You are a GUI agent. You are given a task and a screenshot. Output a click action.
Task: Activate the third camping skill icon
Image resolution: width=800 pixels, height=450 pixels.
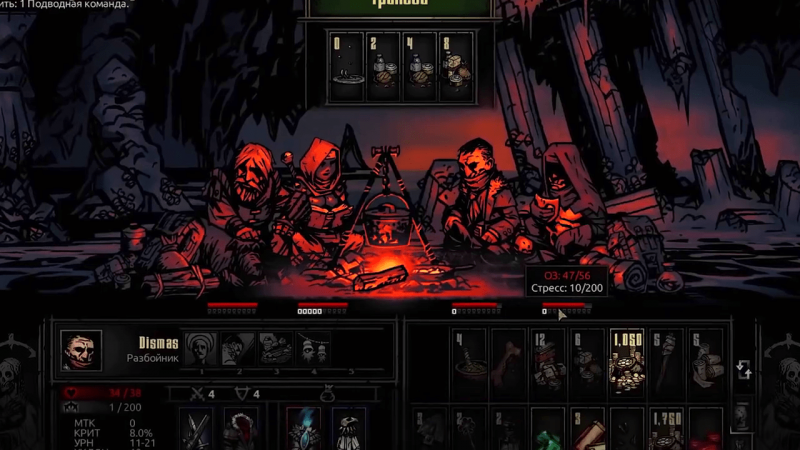pos(275,350)
